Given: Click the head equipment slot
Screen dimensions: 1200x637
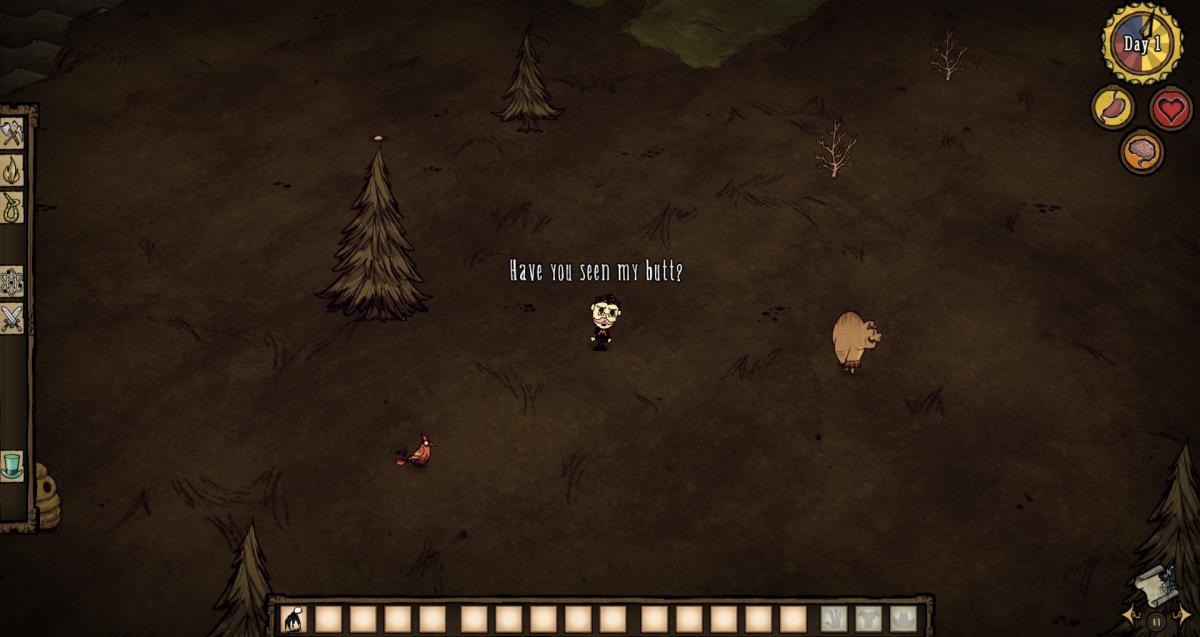Looking at the screenshot, I should pyautogui.click(x=903, y=619).
